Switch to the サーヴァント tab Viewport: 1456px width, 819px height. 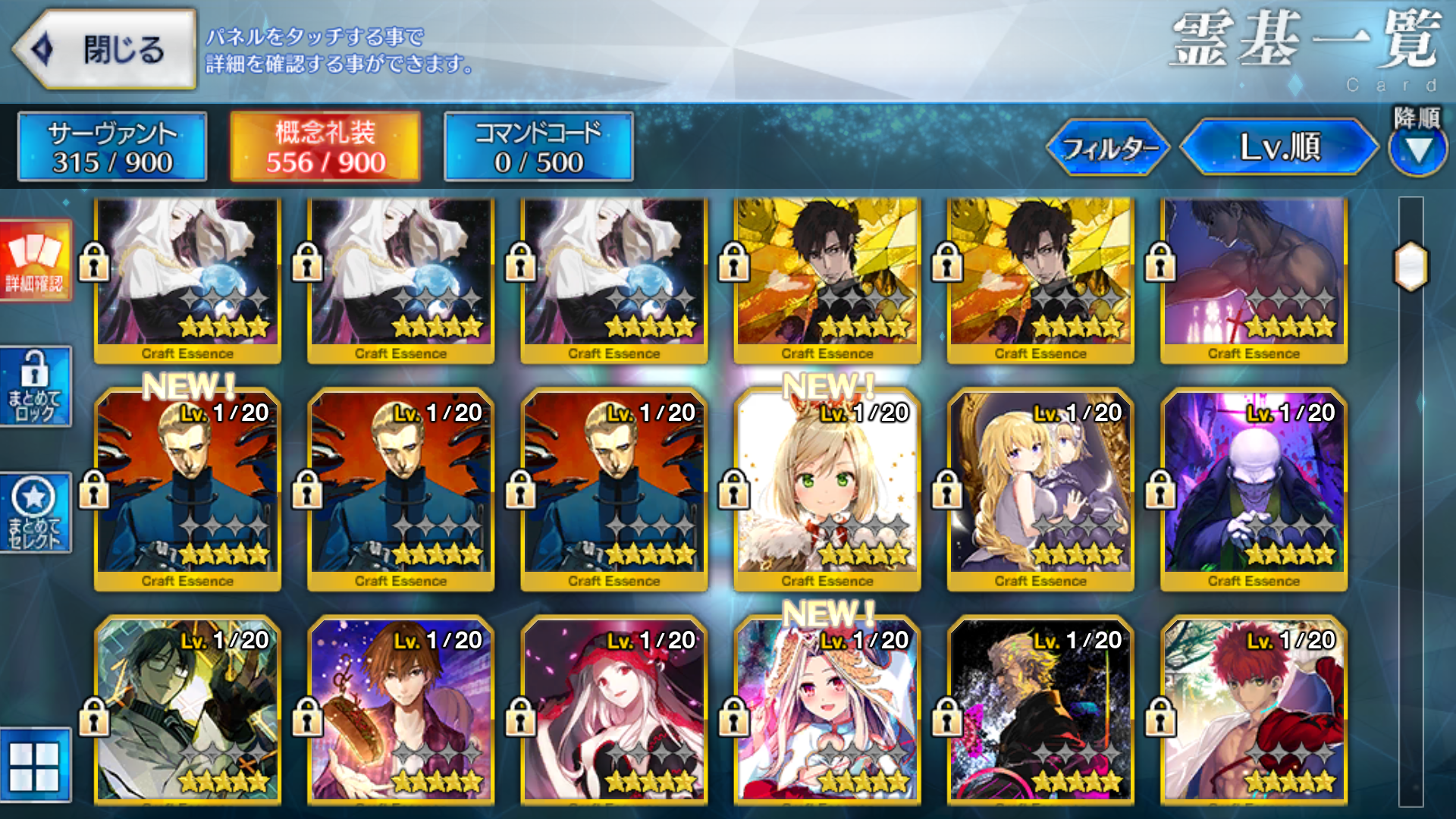(112, 147)
